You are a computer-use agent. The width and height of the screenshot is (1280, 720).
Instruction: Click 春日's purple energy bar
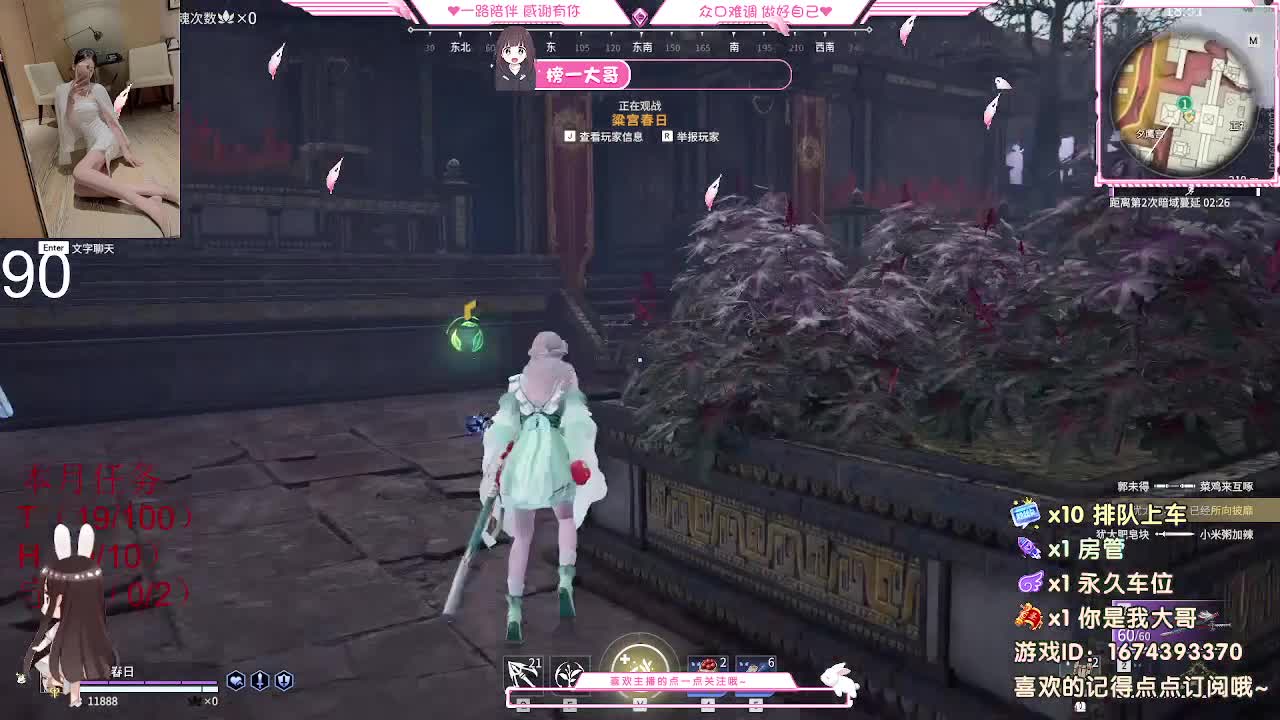[x=150, y=683]
